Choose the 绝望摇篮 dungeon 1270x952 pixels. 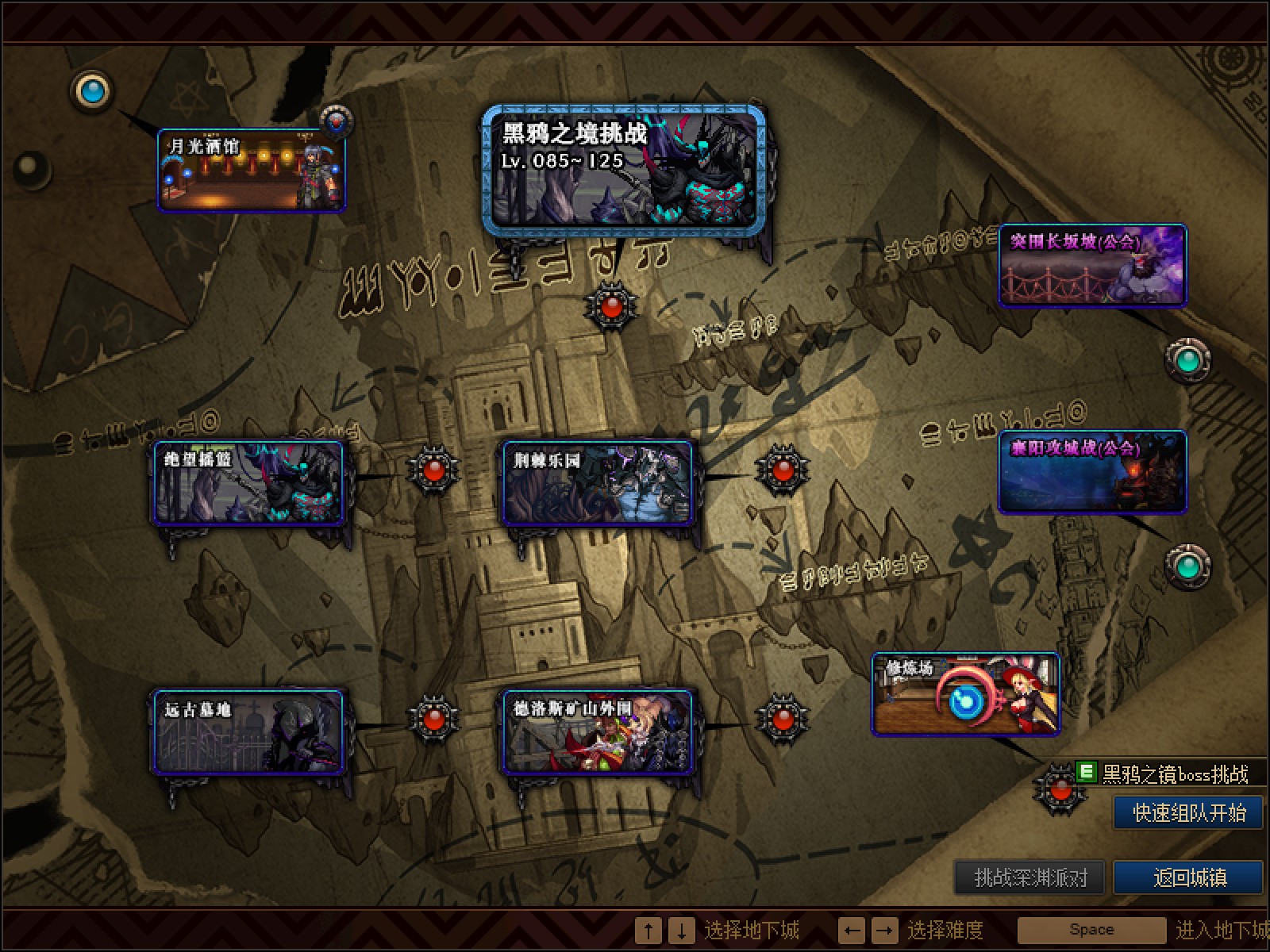[x=248, y=483]
